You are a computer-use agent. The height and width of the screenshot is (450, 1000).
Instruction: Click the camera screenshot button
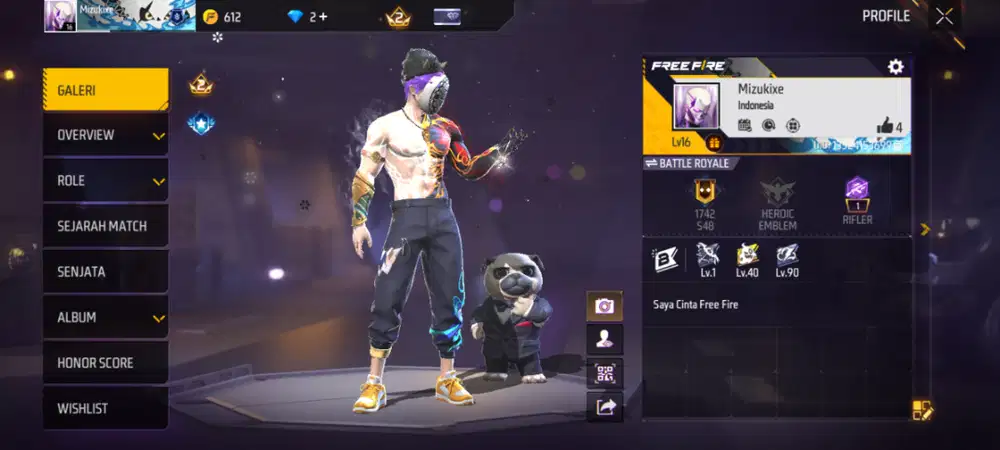(604, 306)
